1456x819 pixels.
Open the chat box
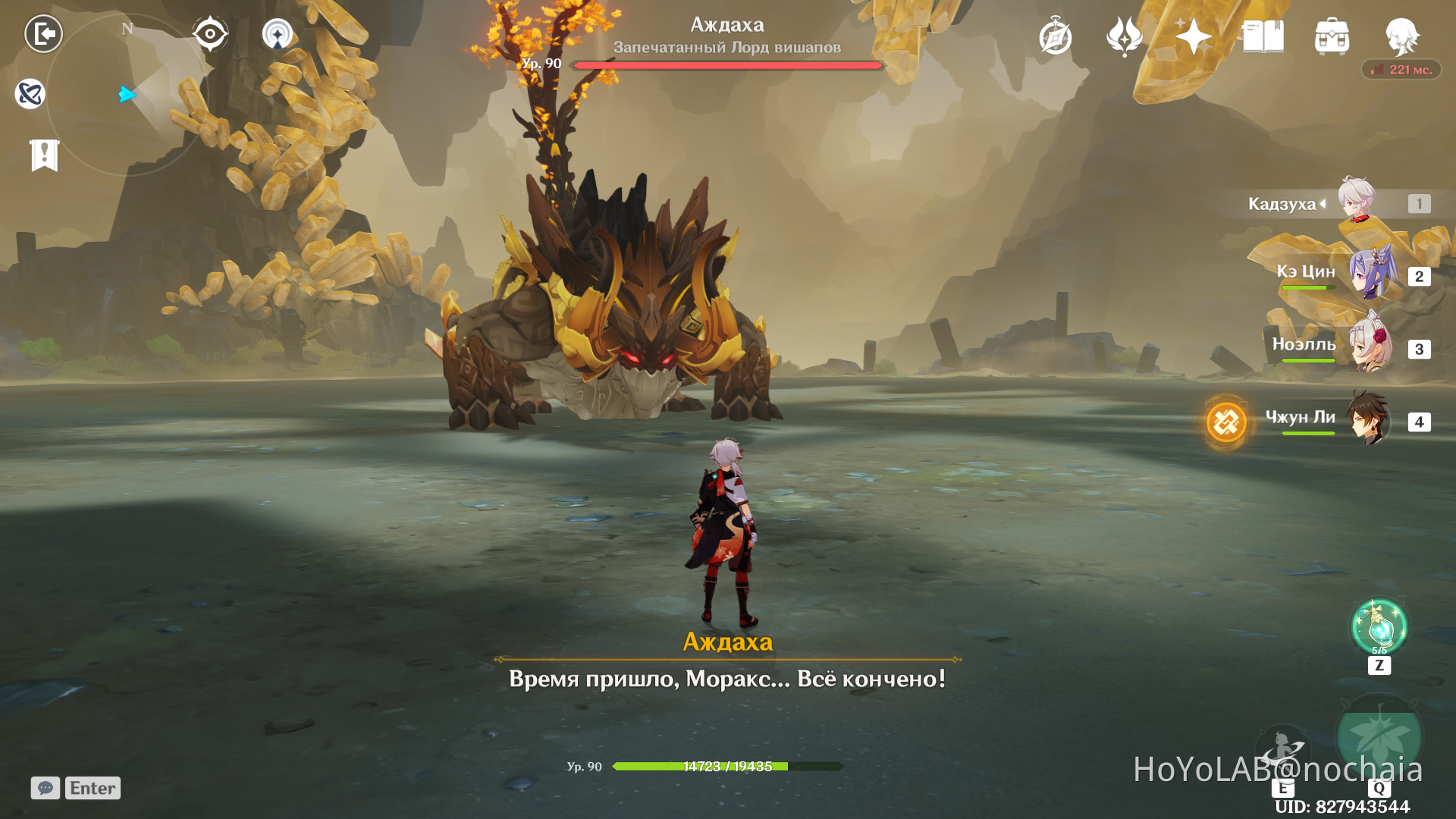pyautogui.click(x=45, y=788)
